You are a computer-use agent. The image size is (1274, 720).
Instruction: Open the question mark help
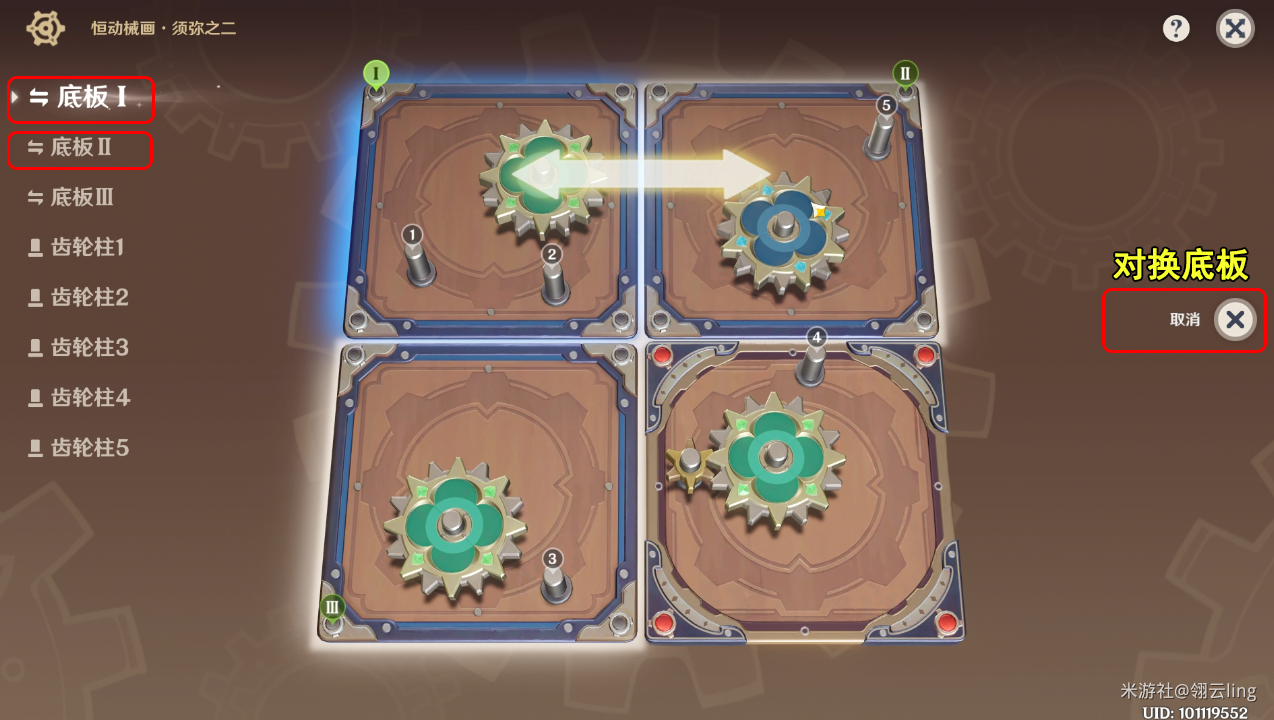[1176, 28]
